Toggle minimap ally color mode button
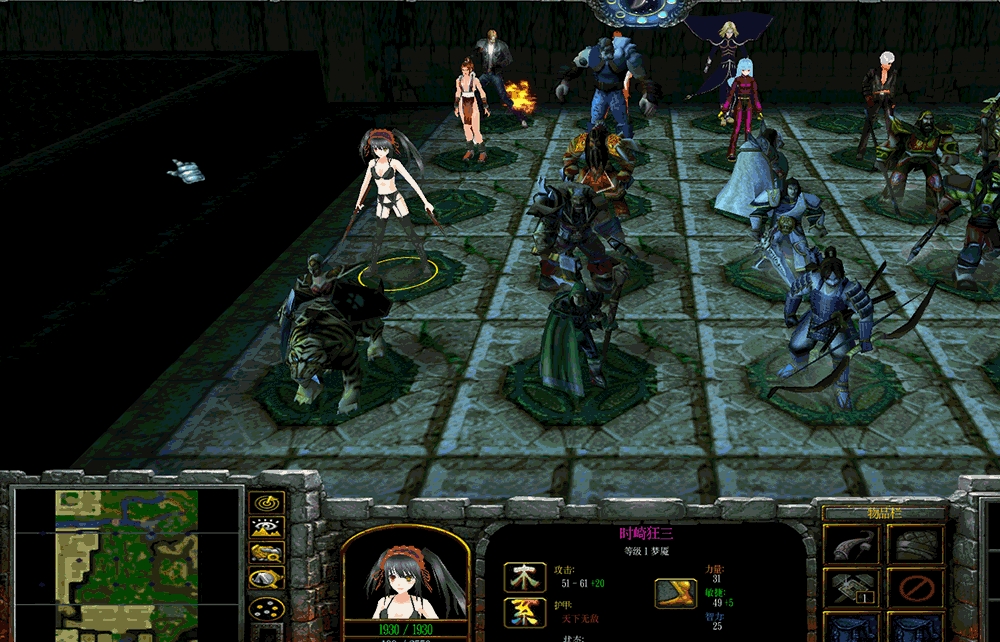Screen dimensions: 1000x642 (266, 553)
